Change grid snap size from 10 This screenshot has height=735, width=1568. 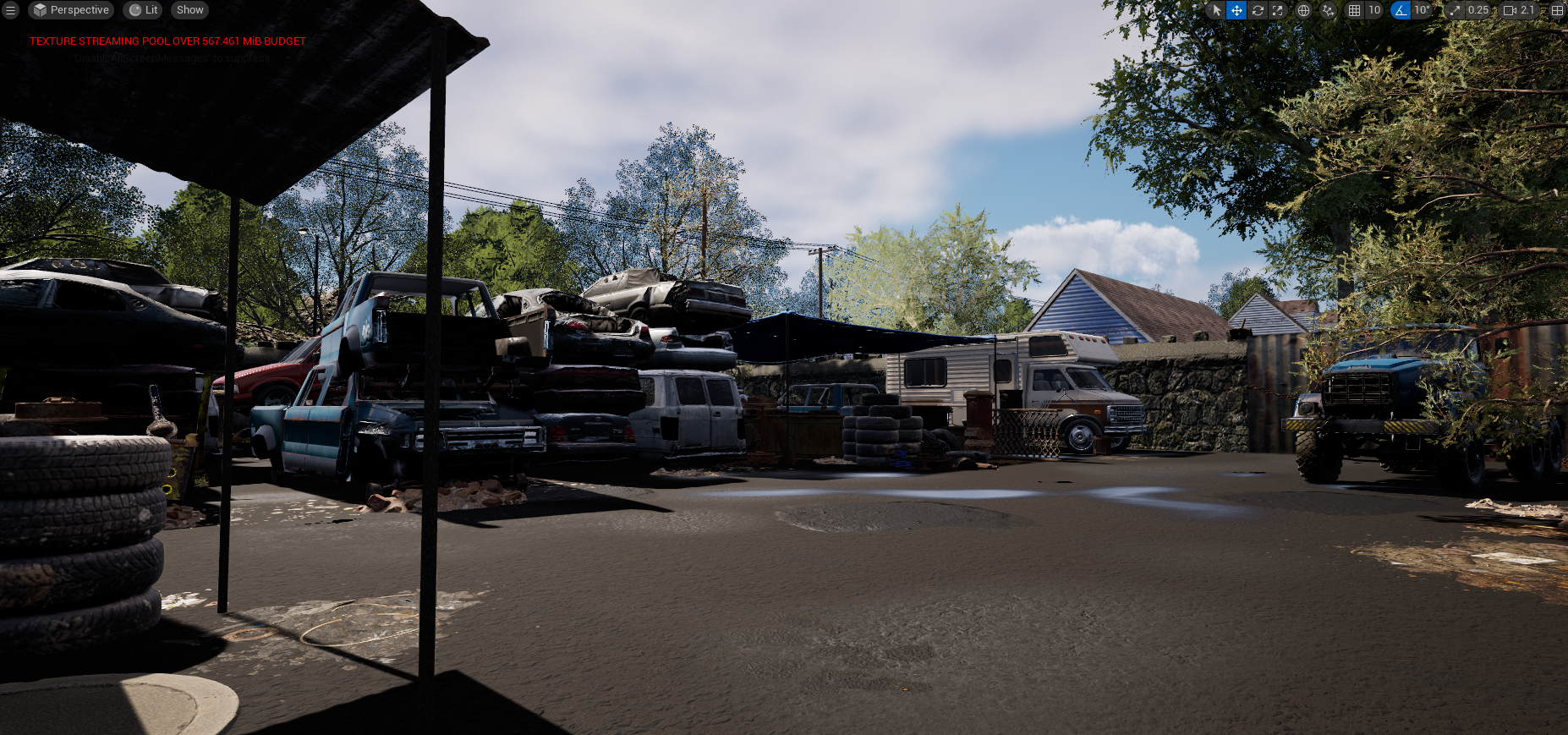(x=1373, y=10)
